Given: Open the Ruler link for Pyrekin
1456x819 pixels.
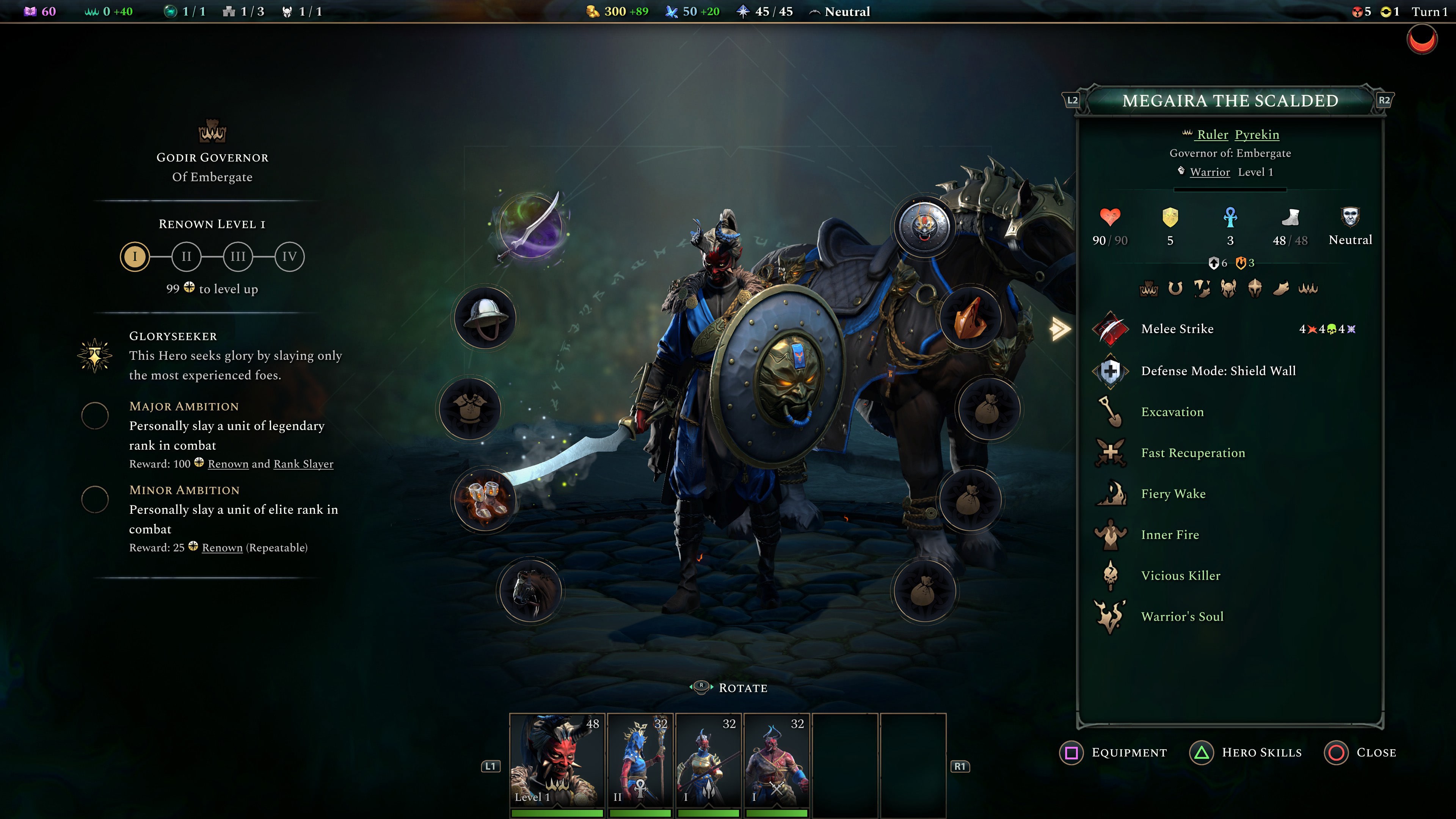Looking at the screenshot, I should (x=1213, y=135).
